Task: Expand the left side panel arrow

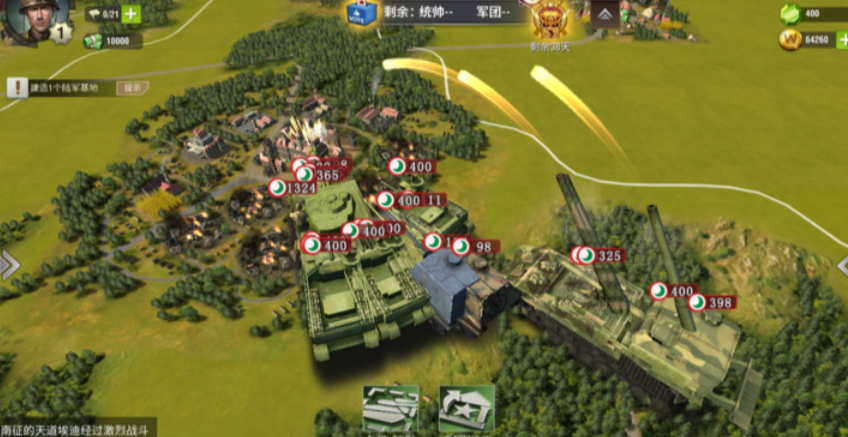Action: point(9,265)
